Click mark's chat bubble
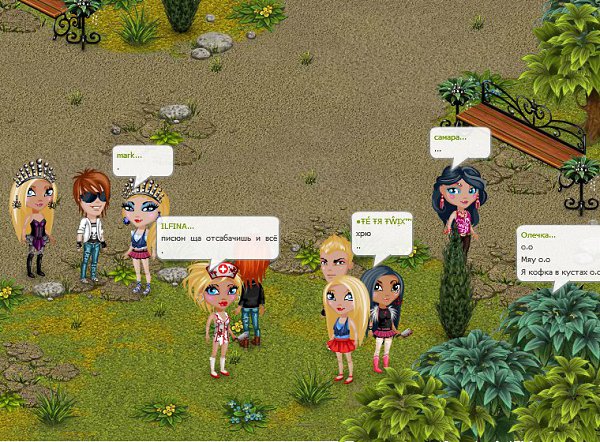600x442 pixels. (143, 160)
